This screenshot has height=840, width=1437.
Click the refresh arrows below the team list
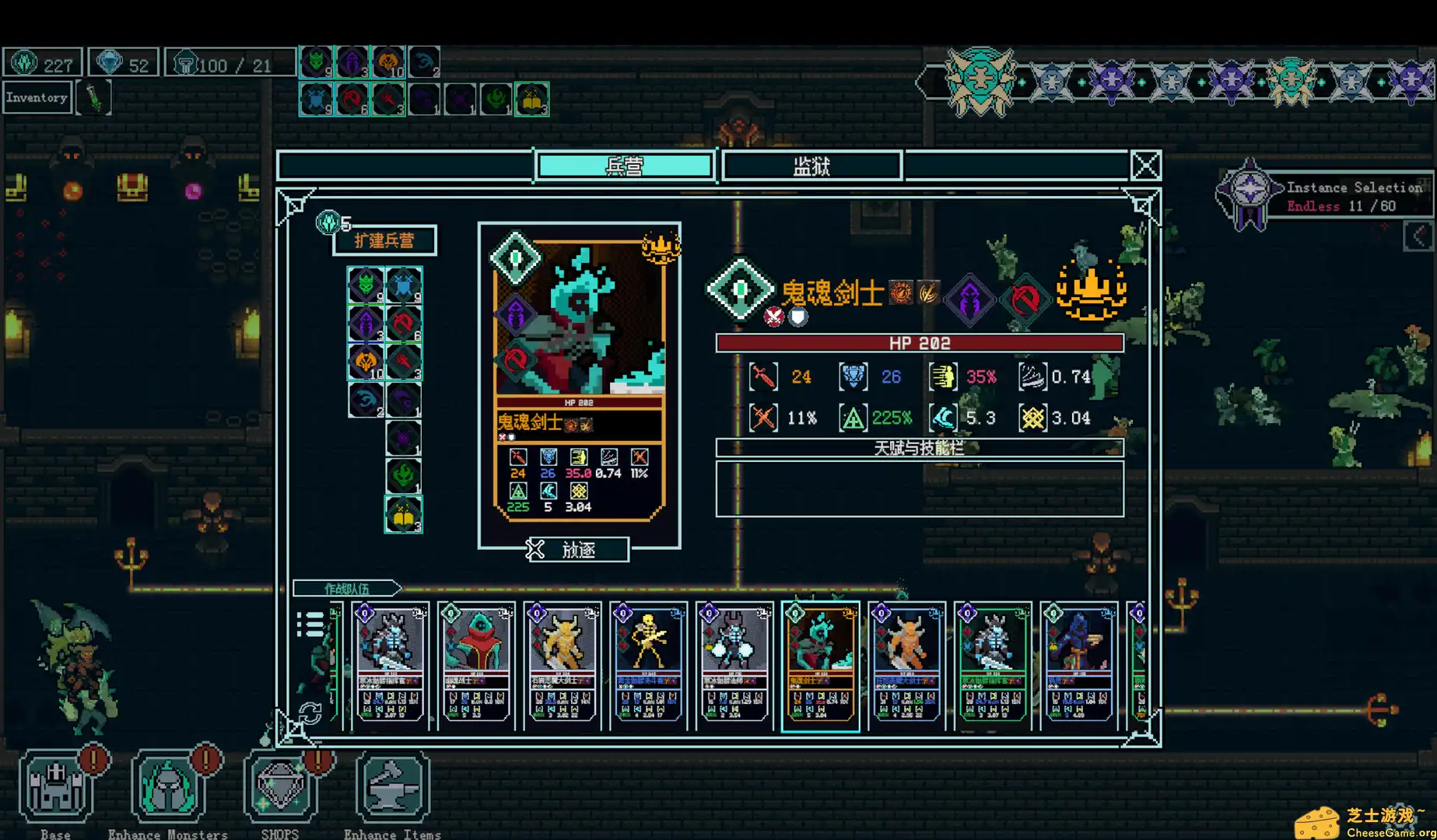coord(312,712)
